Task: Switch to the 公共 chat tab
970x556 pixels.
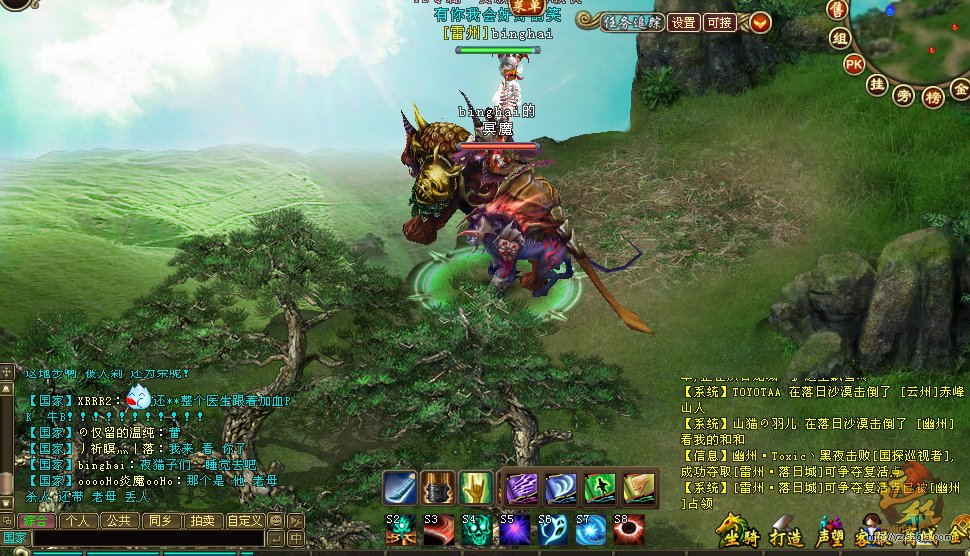Action: point(118,520)
